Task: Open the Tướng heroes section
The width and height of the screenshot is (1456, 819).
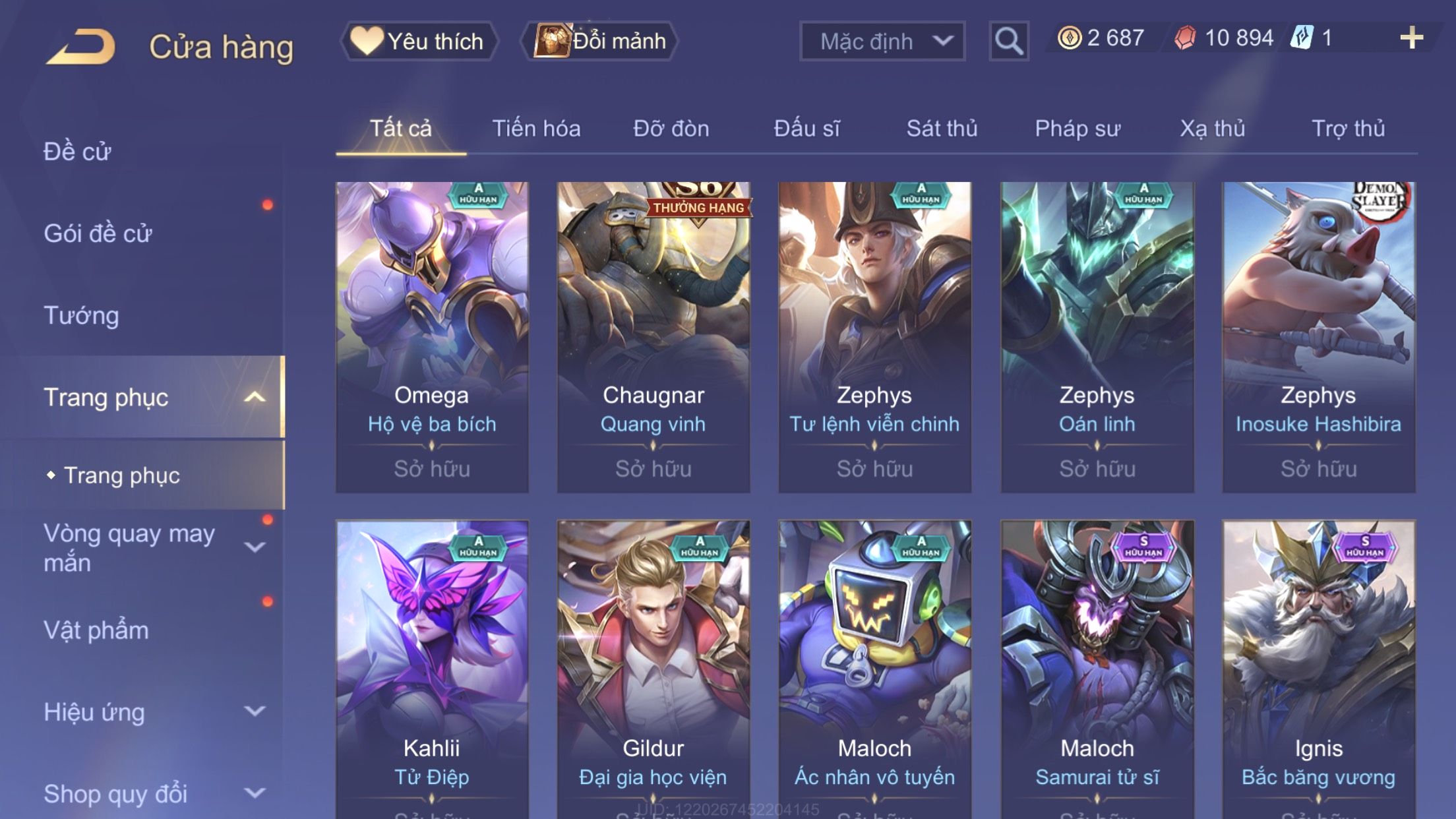Action: (x=82, y=315)
